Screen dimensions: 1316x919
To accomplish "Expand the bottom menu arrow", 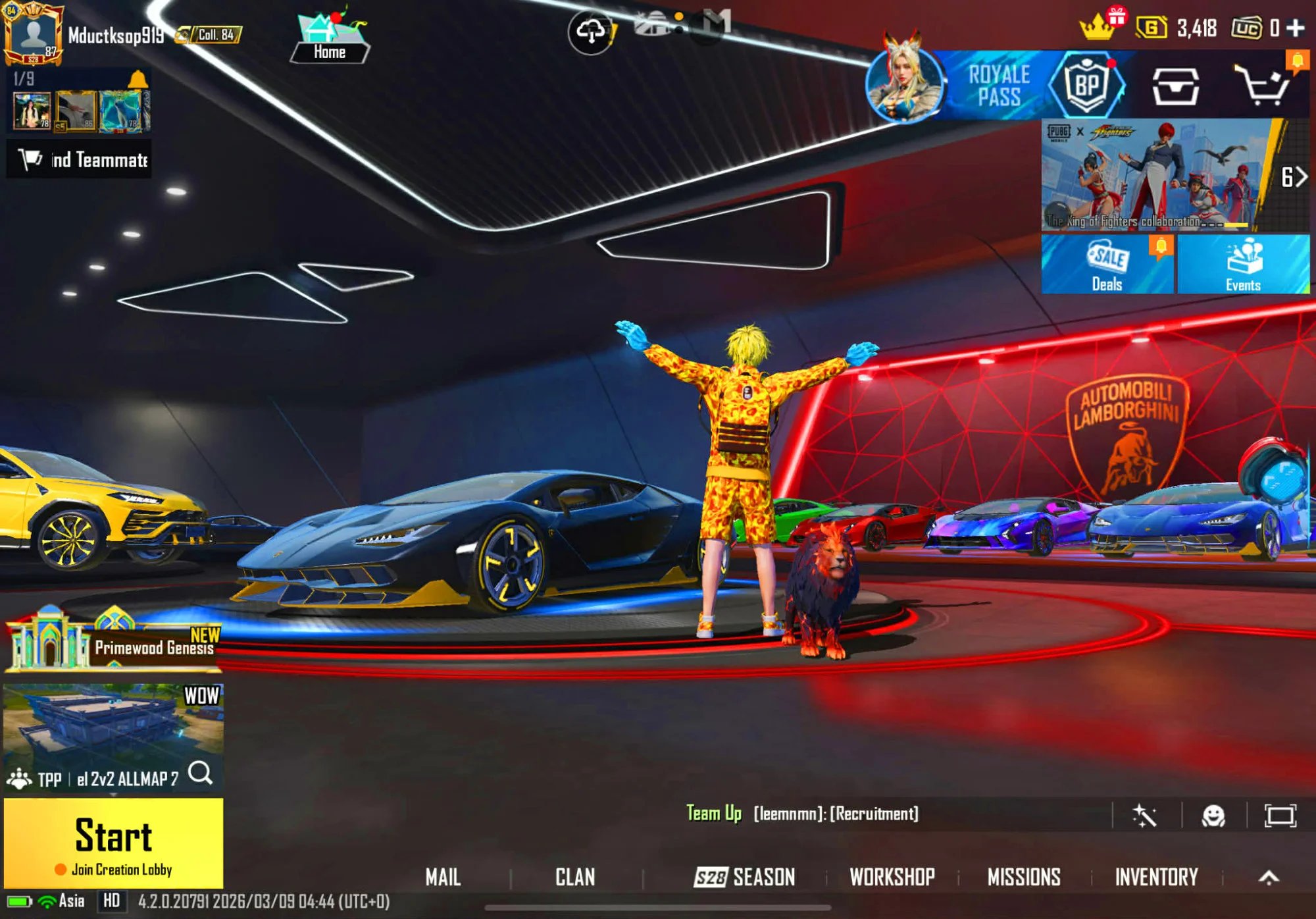I will pyautogui.click(x=1269, y=877).
